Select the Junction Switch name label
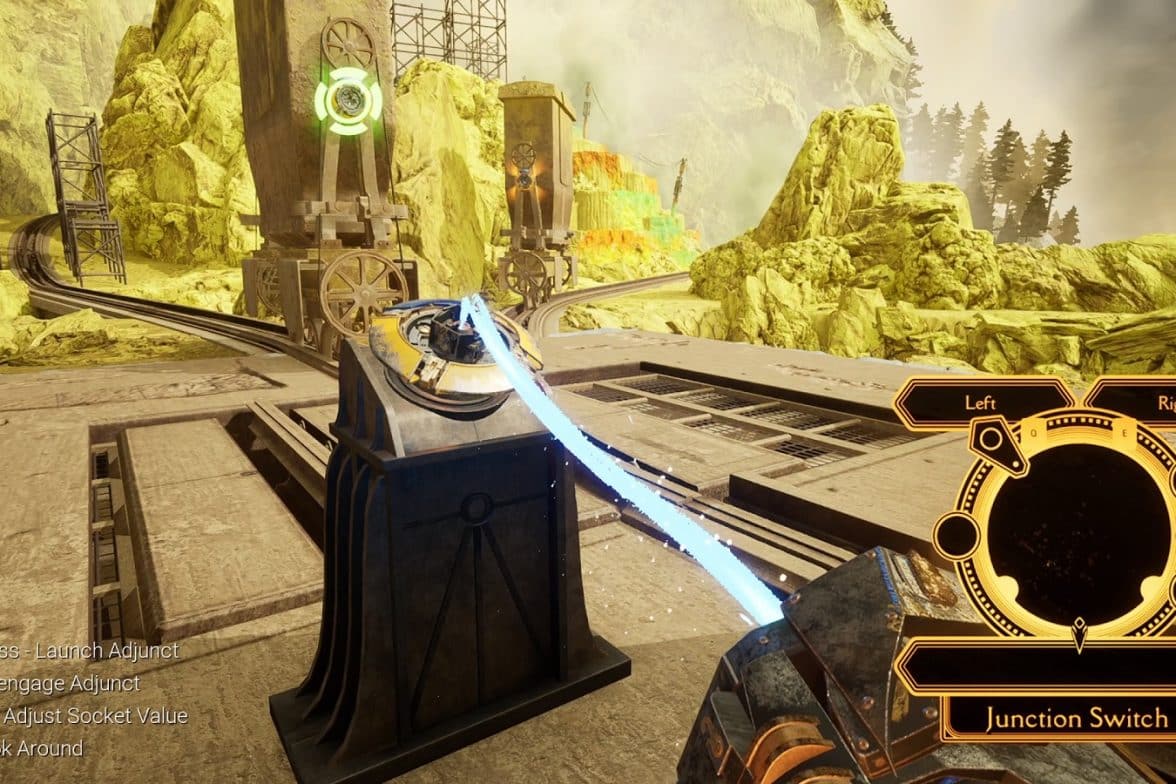 tap(1074, 718)
